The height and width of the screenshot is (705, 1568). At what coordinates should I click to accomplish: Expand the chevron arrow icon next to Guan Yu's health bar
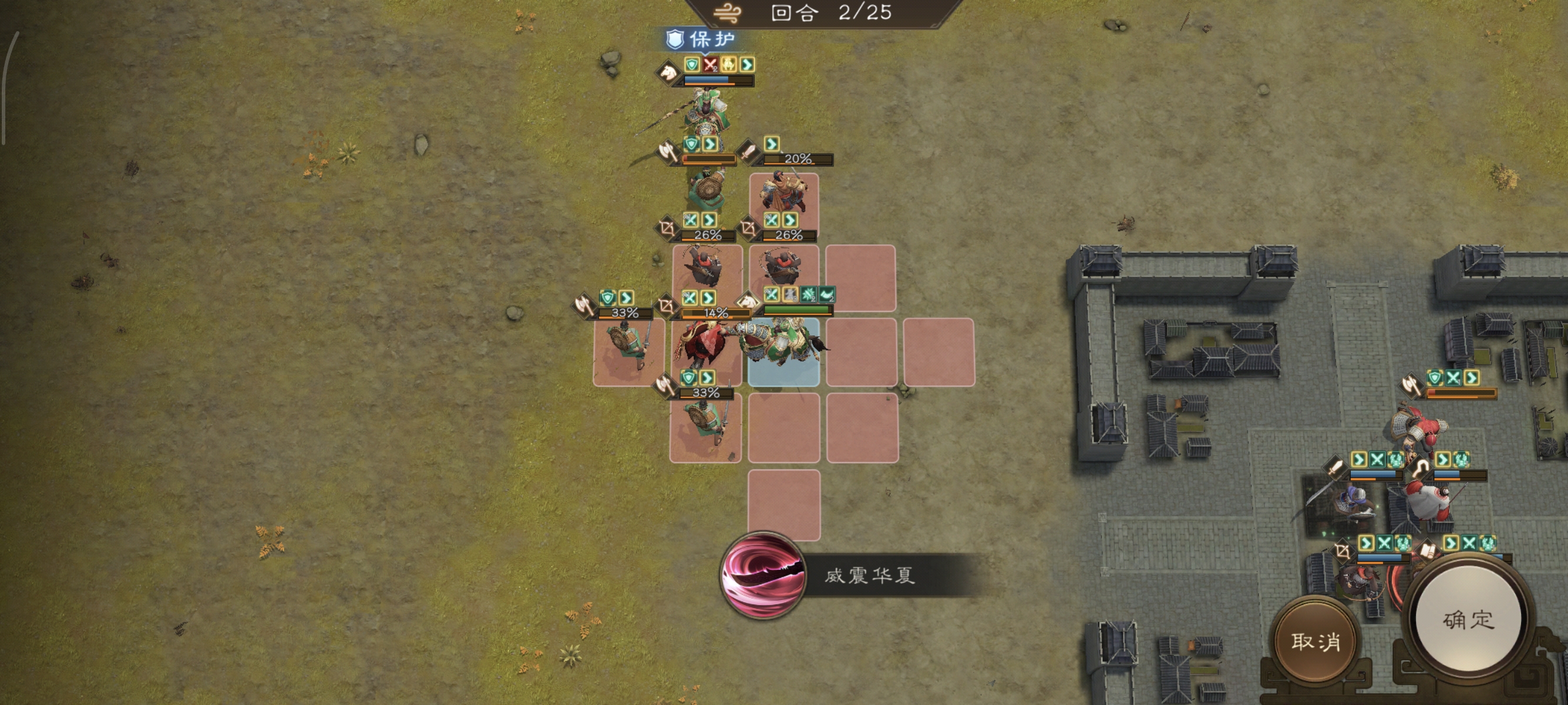click(x=747, y=65)
